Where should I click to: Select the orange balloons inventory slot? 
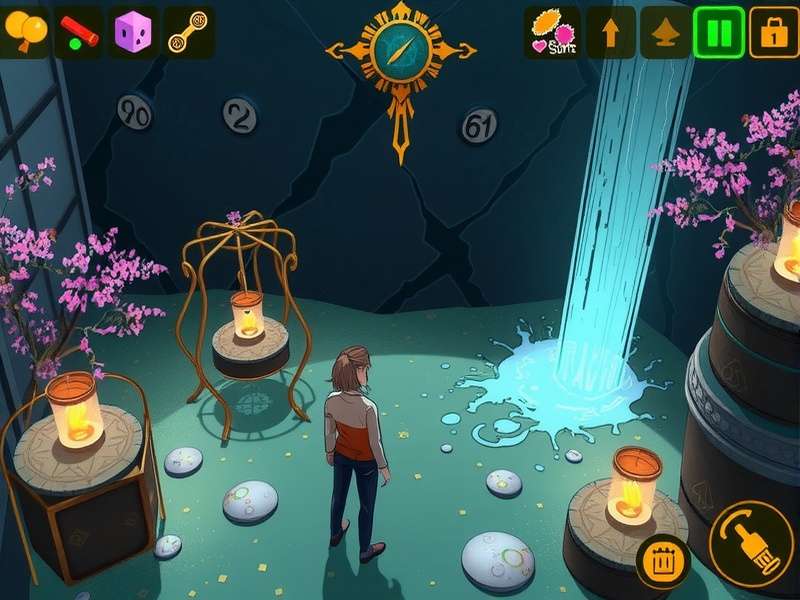(x=26, y=32)
